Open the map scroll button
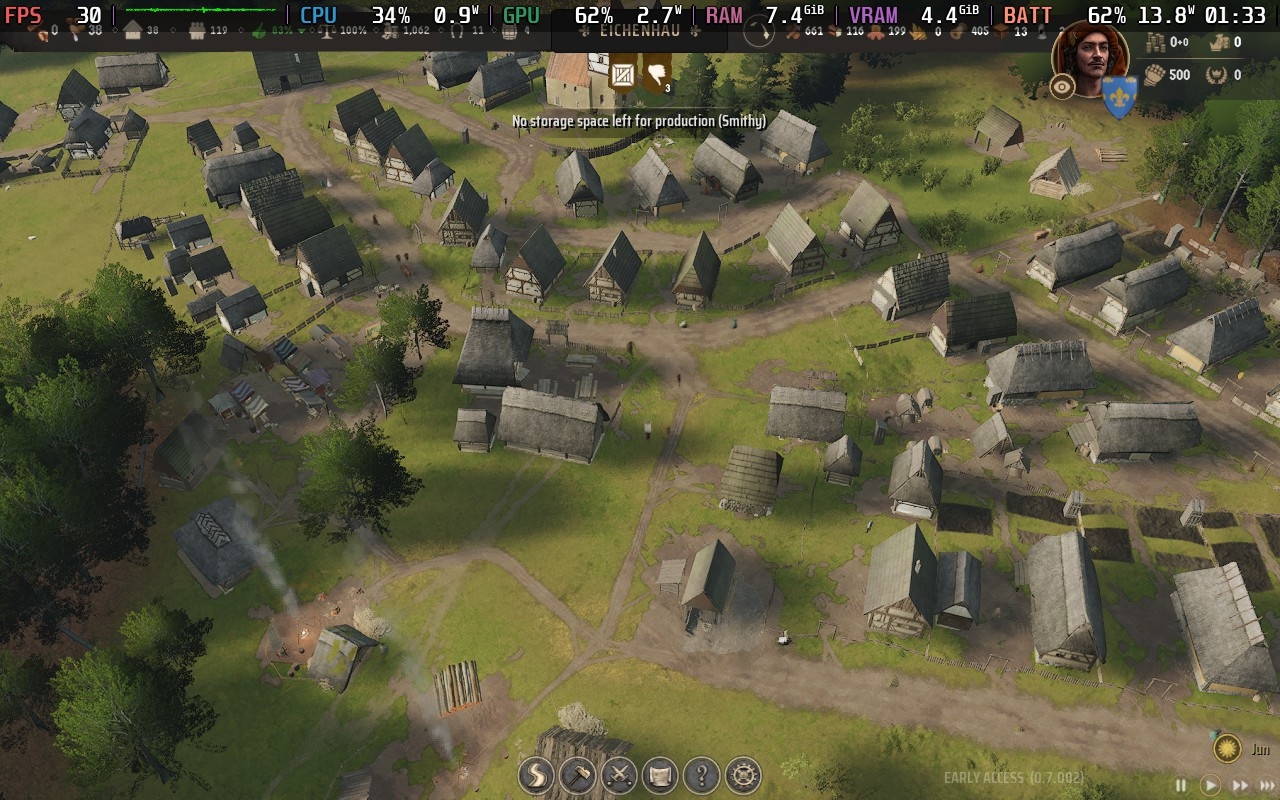Image resolution: width=1280 pixels, height=800 pixels. pos(660,775)
